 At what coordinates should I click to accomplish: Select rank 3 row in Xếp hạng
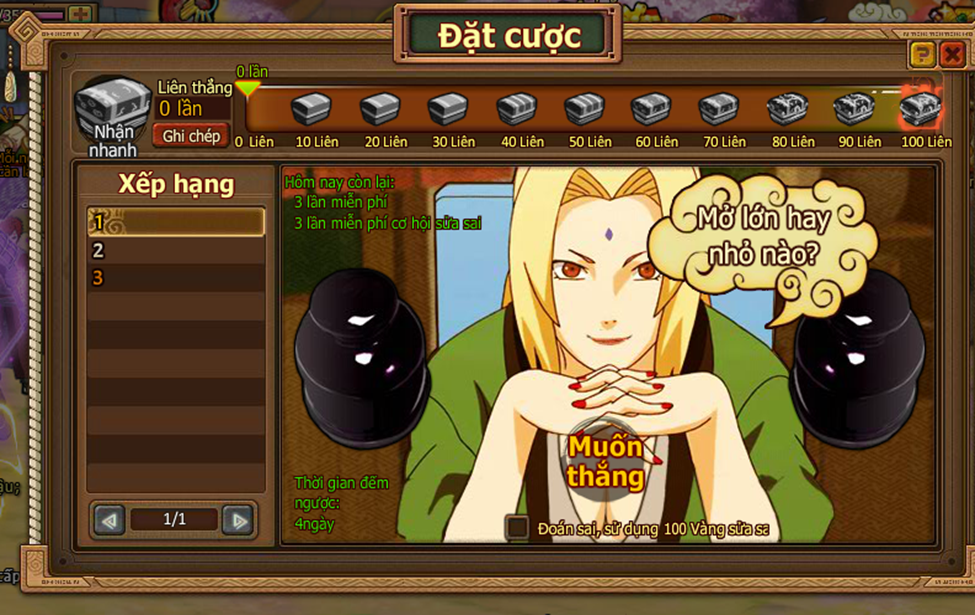pos(175,278)
